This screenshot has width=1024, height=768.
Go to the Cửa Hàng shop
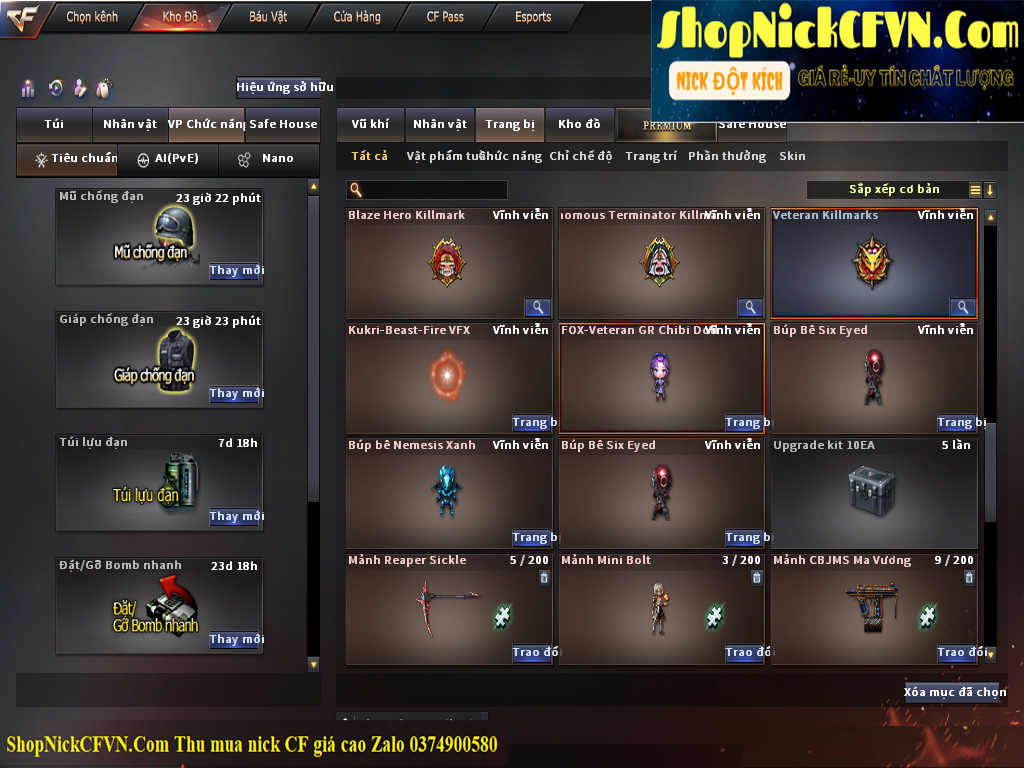coord(357,17)
